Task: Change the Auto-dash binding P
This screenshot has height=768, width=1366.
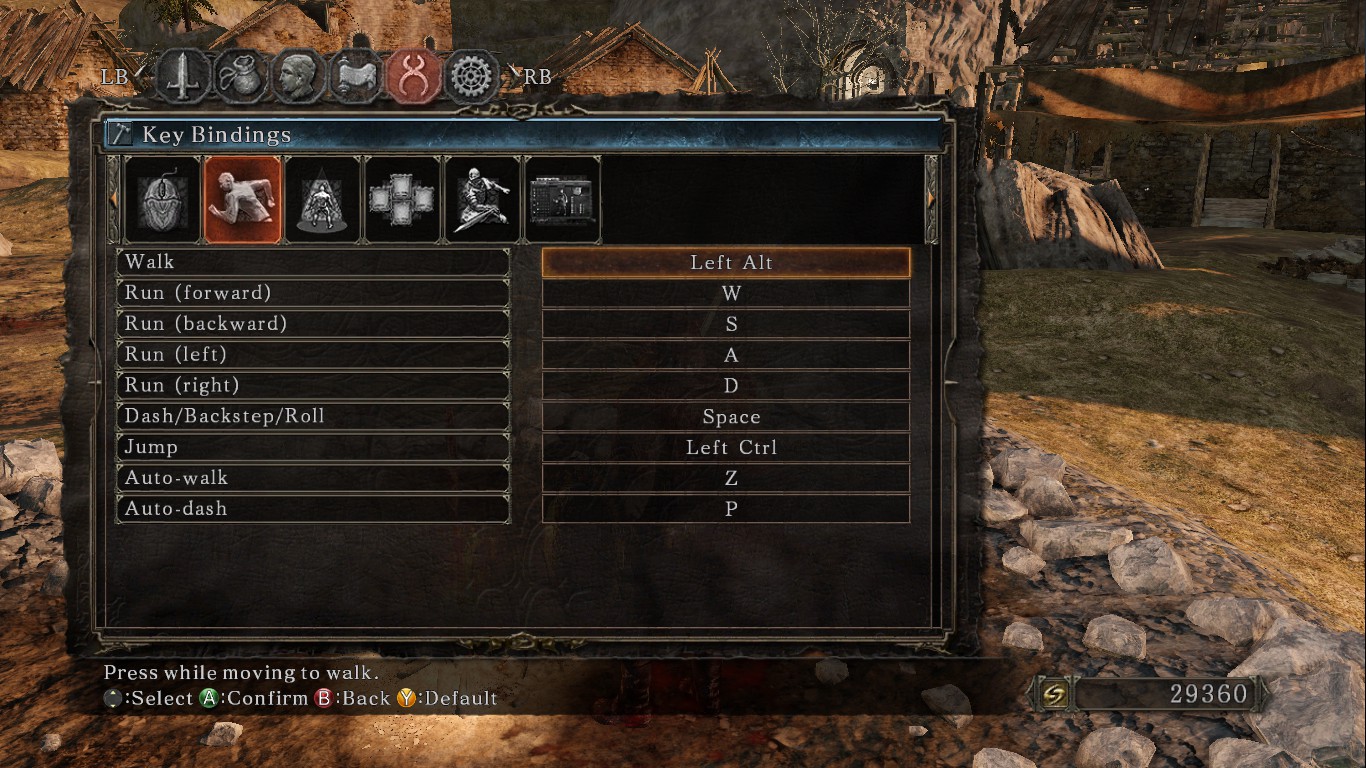Action: [x=726, y=509]
